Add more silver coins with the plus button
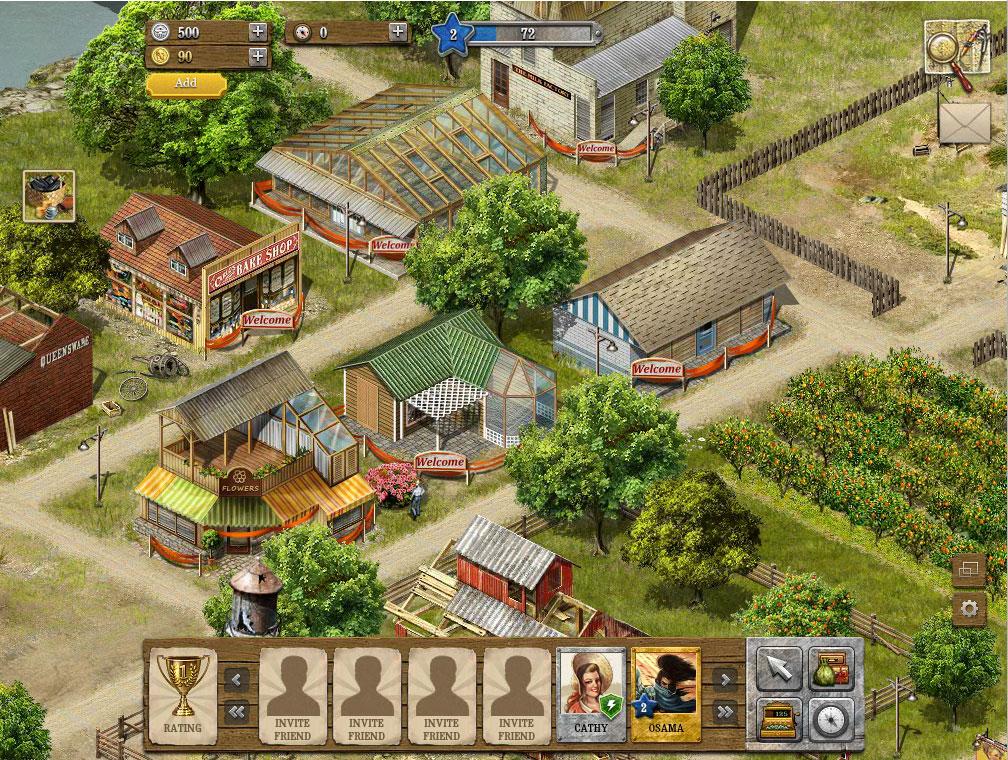The width and height of the screenshot is (1008, 760). tap(258, 31)
